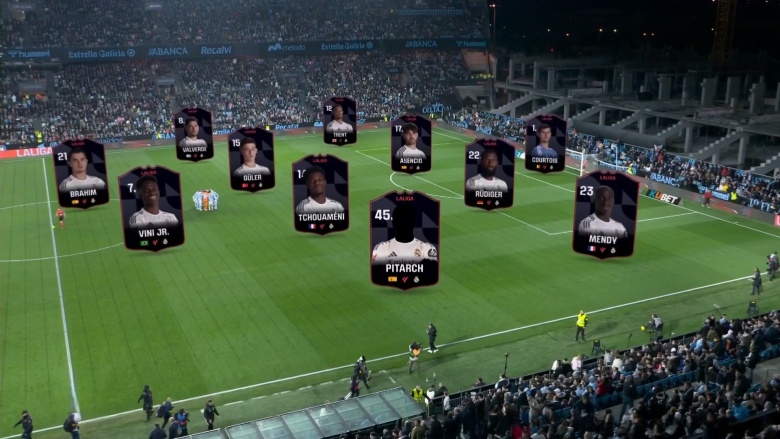The width and height of the screenshot is (780, 439).
Task: Select the Mendy player card
Action: coord(605,214)
